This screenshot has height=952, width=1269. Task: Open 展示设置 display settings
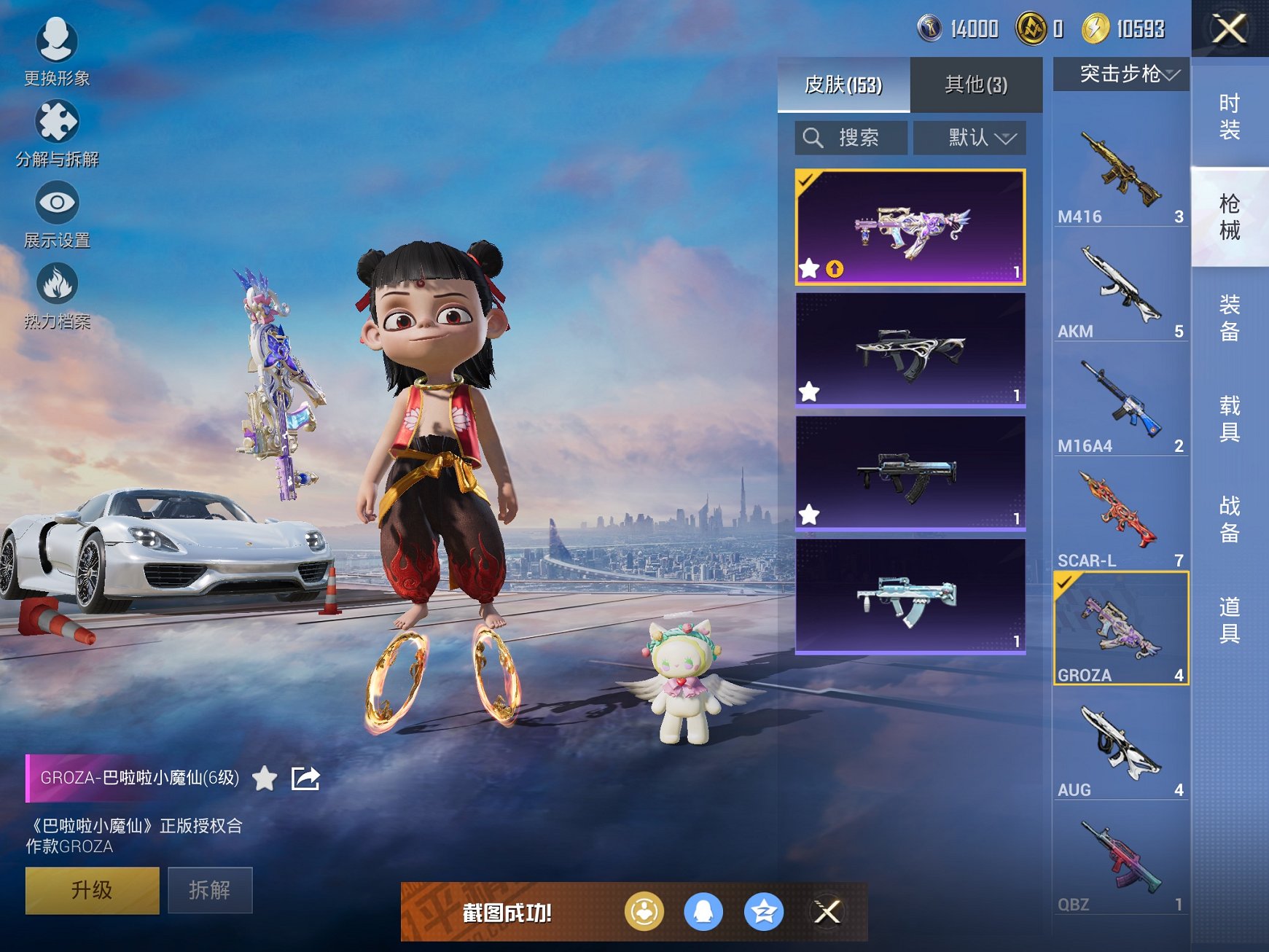coord(57,213)
